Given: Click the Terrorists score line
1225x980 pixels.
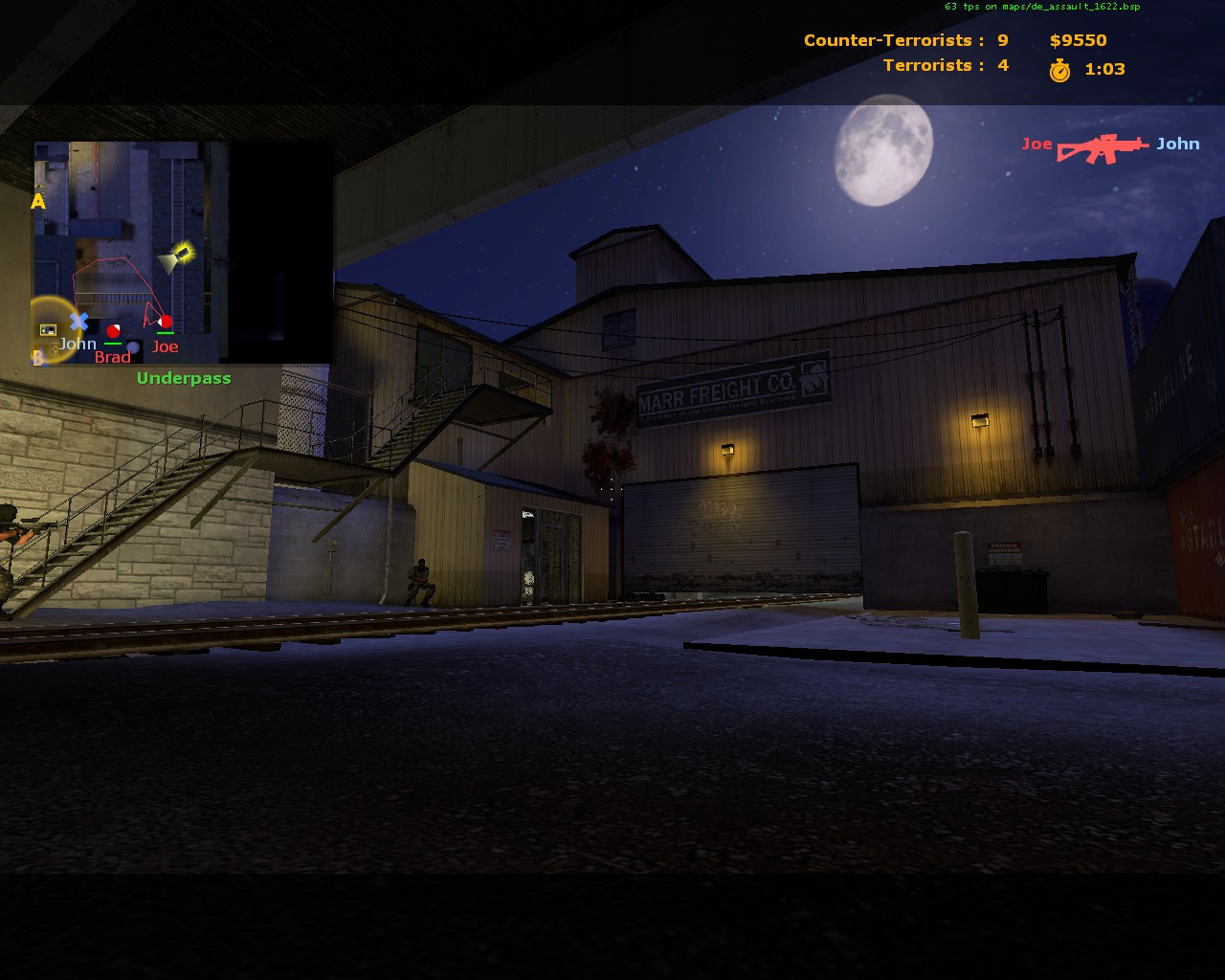Looking at the screenshot, I should click(947, 65).
